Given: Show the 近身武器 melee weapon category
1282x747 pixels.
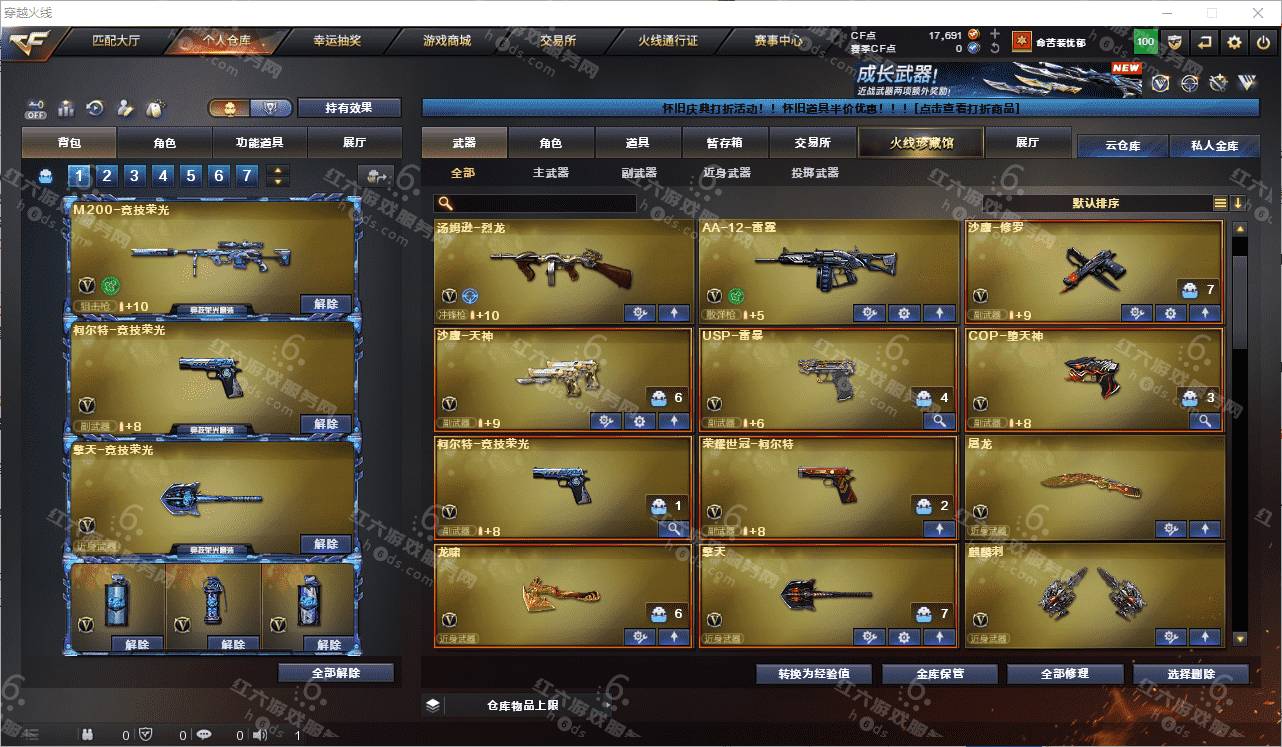Looking at the screenshot, I should 727,173.
